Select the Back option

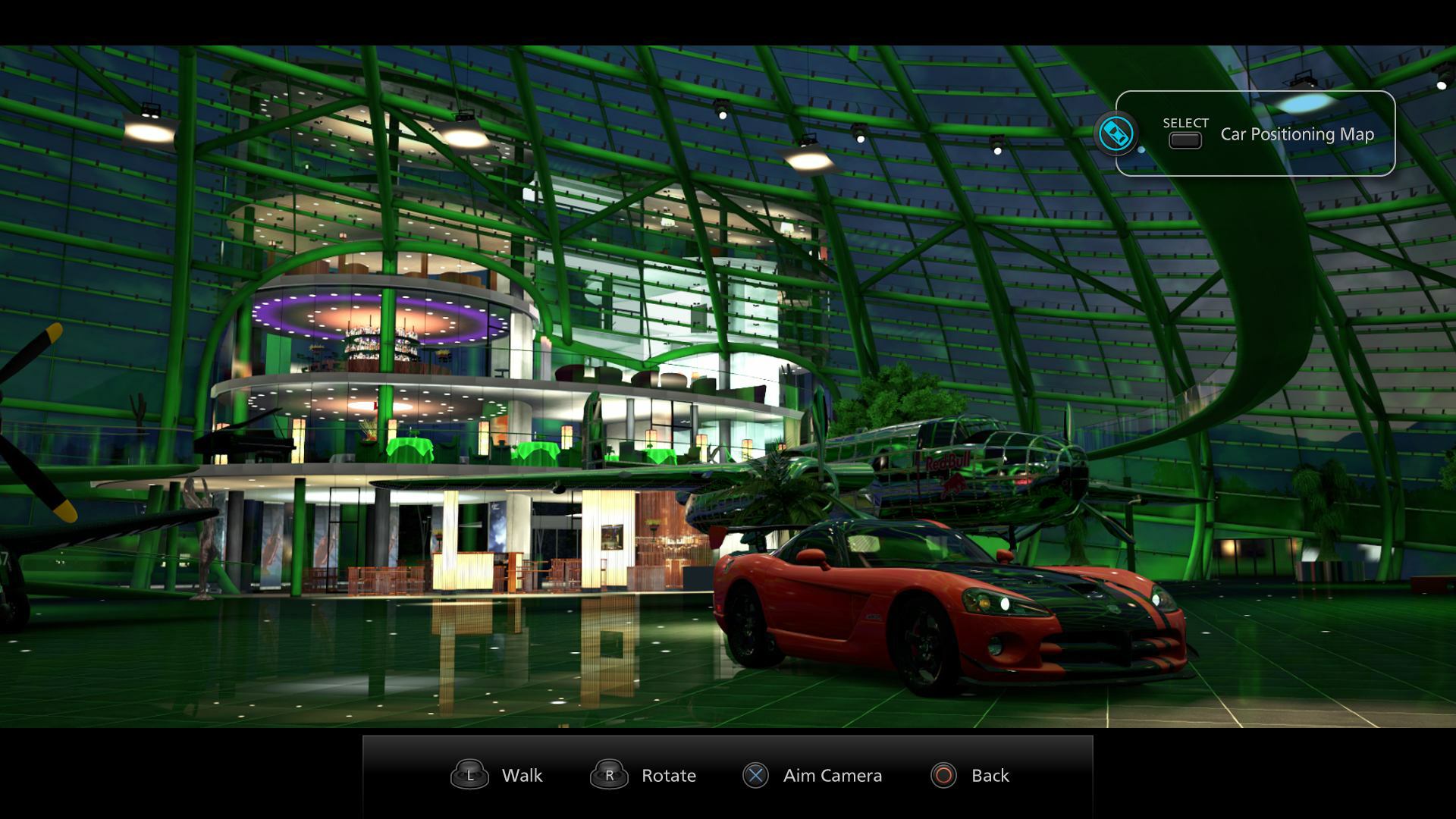pos(990,775)
